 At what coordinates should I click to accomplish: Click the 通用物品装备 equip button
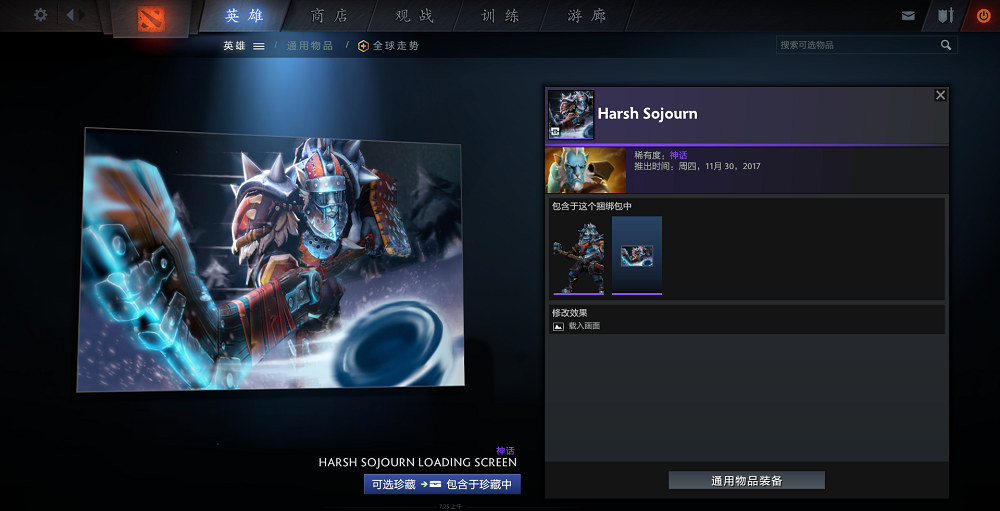pyautogui.click(x=746, y=481)
